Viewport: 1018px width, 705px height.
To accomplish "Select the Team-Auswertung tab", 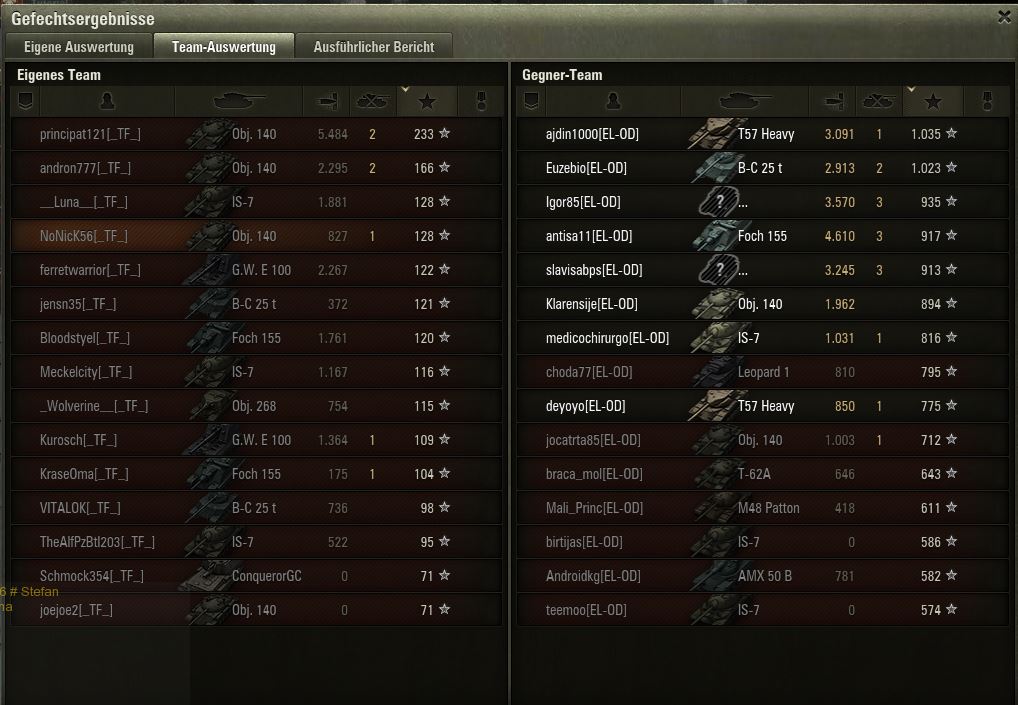I will tap(223, 47).
